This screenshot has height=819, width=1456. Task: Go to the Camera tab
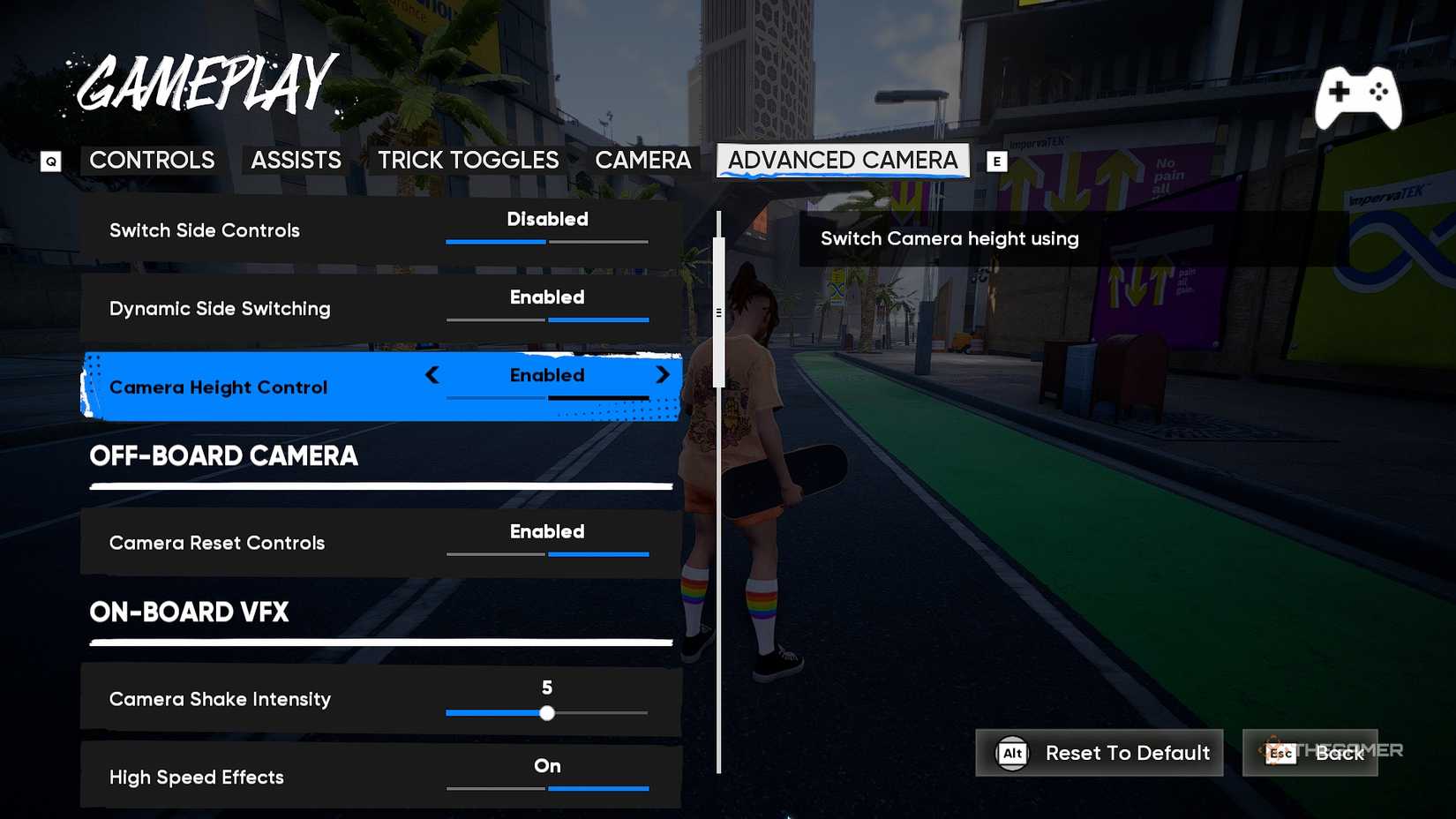(x=642, y=161)
